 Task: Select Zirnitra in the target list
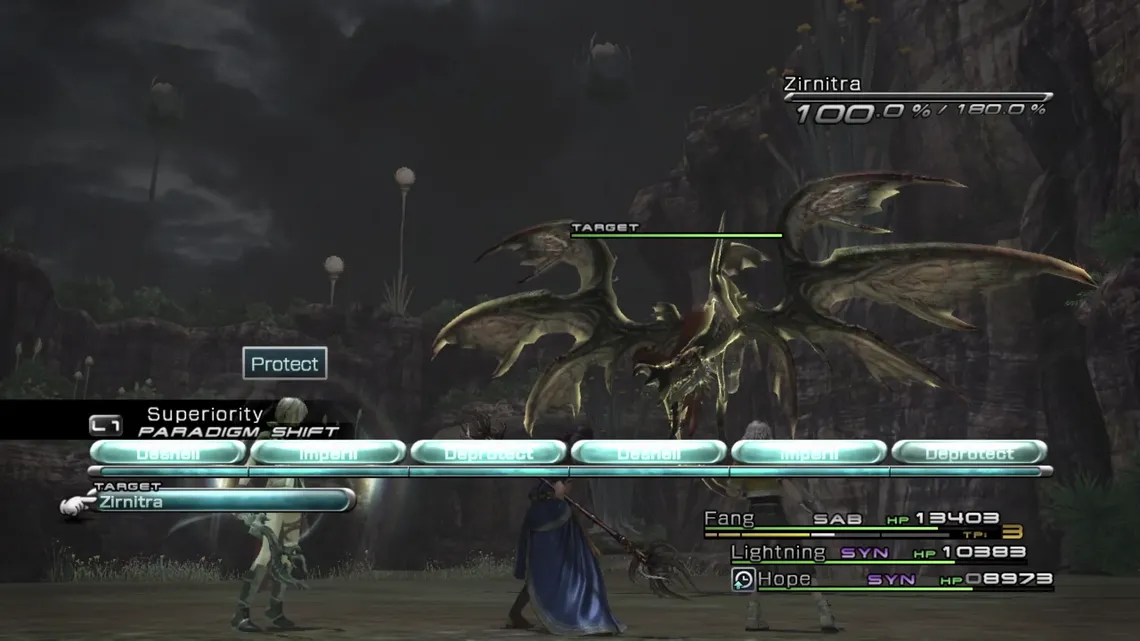[223, 501]
